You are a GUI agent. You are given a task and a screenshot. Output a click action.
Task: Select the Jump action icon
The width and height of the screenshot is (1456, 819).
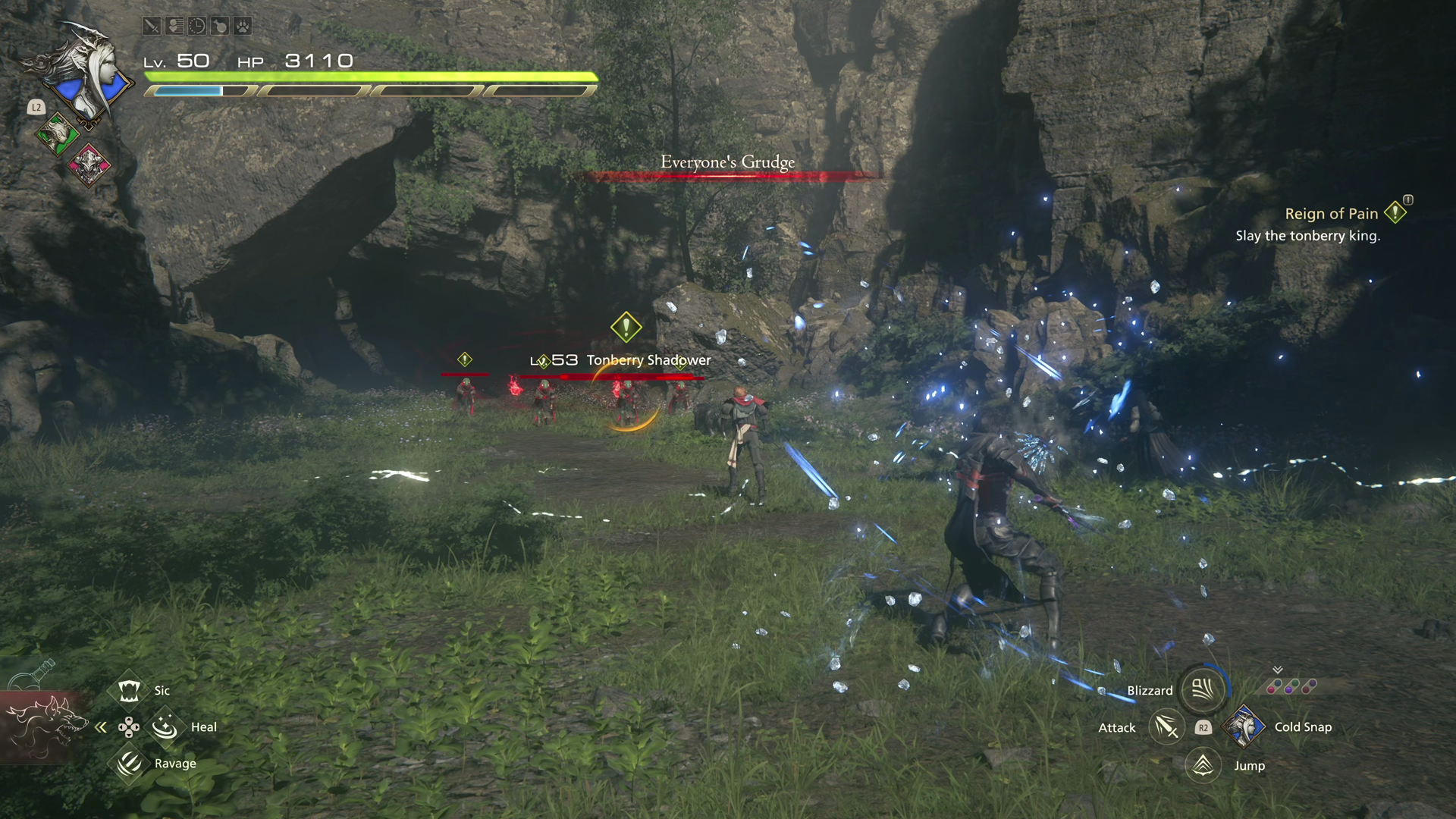1203,765
